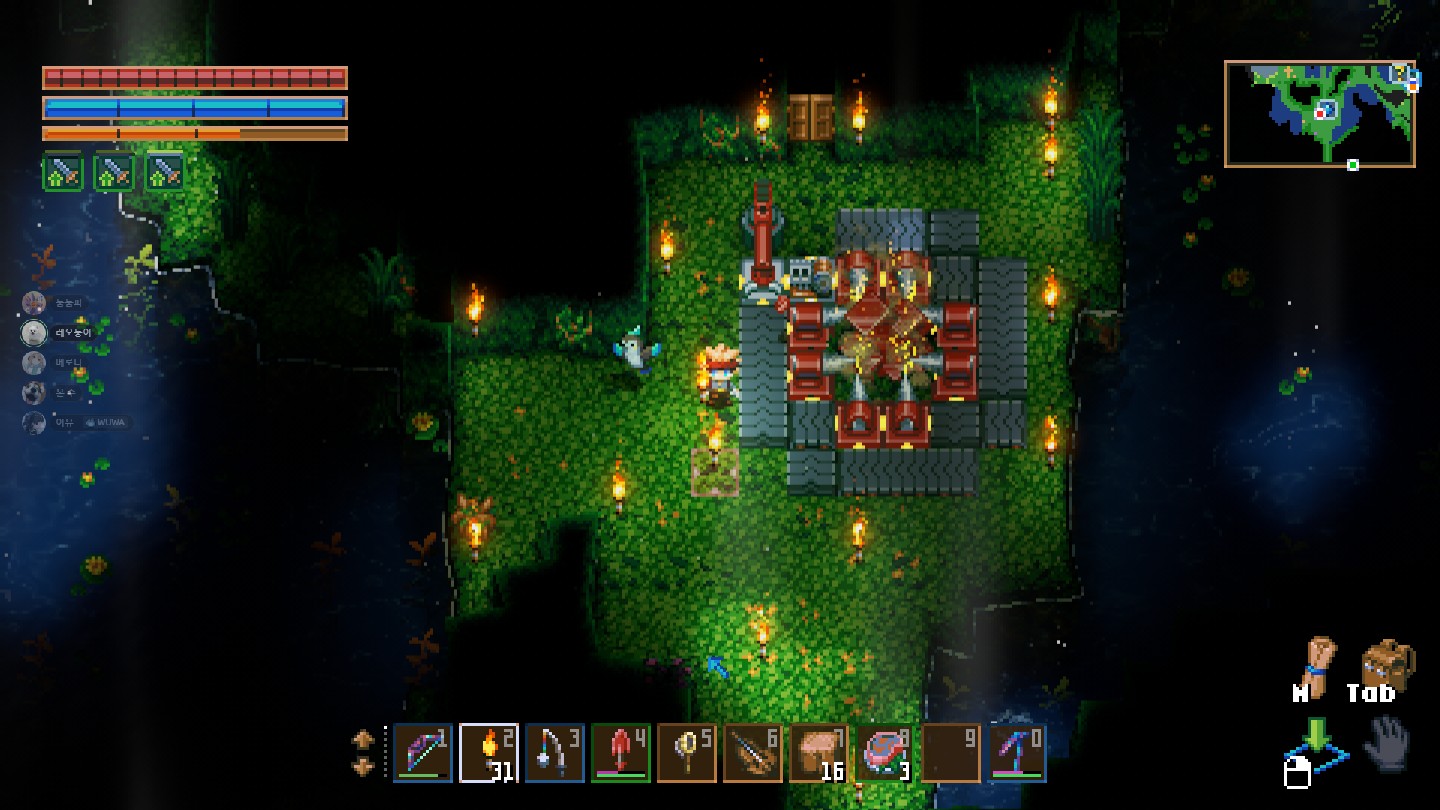Choose the cooked food item in slot 8
The height and width of the screenshot is (810, 1440).
(884, 753)
